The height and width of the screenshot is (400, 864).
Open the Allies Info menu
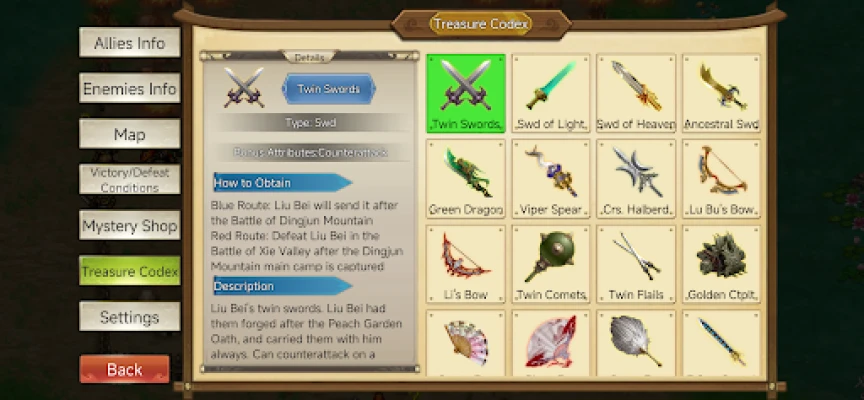pos(129,43)
